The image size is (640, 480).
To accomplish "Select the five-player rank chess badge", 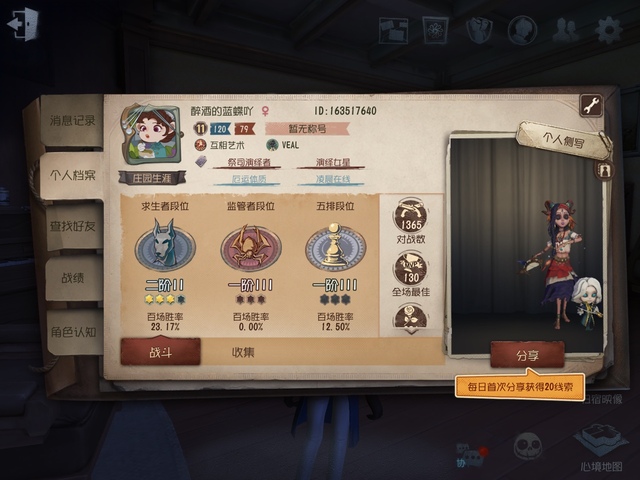I will coord(335,245).
